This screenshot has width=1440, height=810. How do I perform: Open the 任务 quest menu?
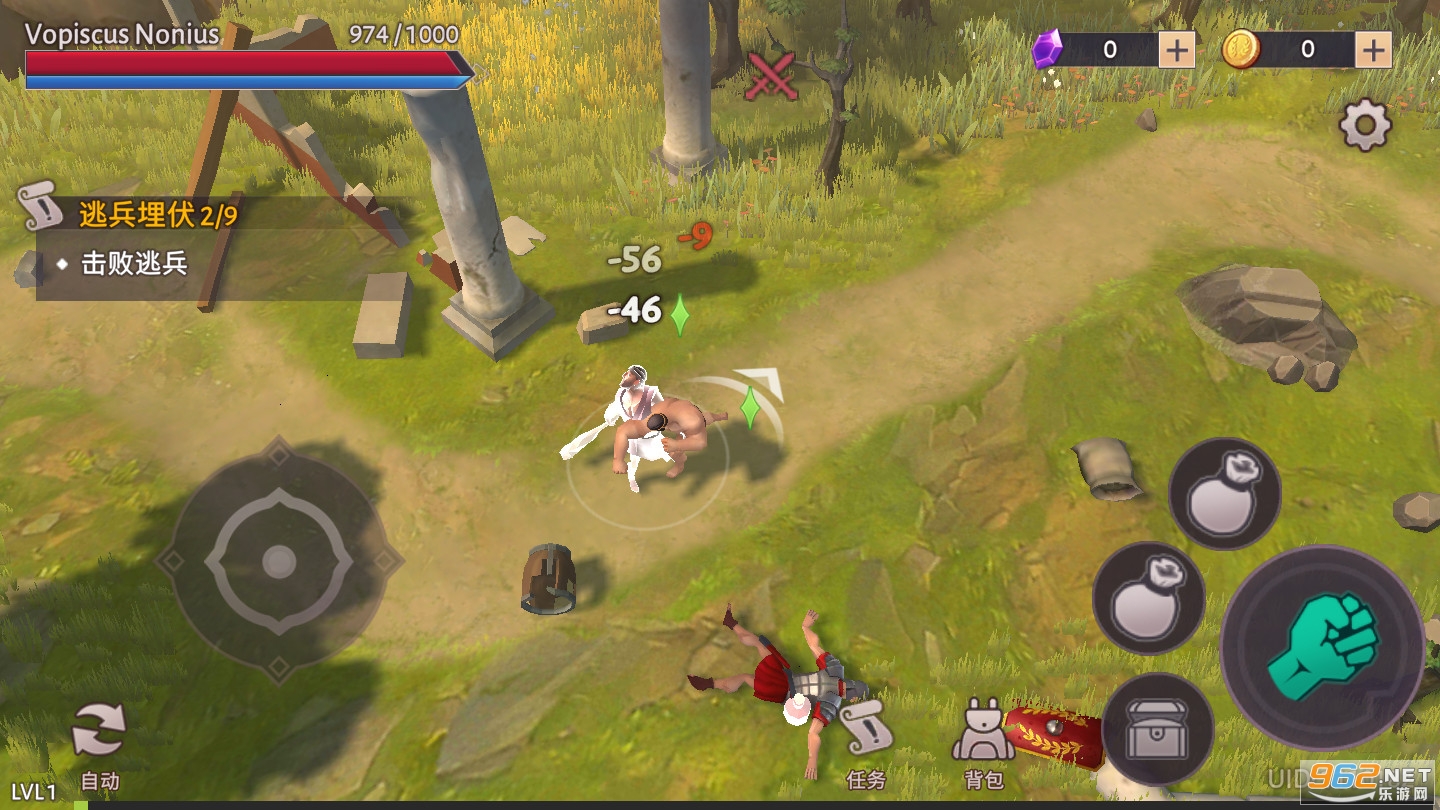click(x=865, y=745)
